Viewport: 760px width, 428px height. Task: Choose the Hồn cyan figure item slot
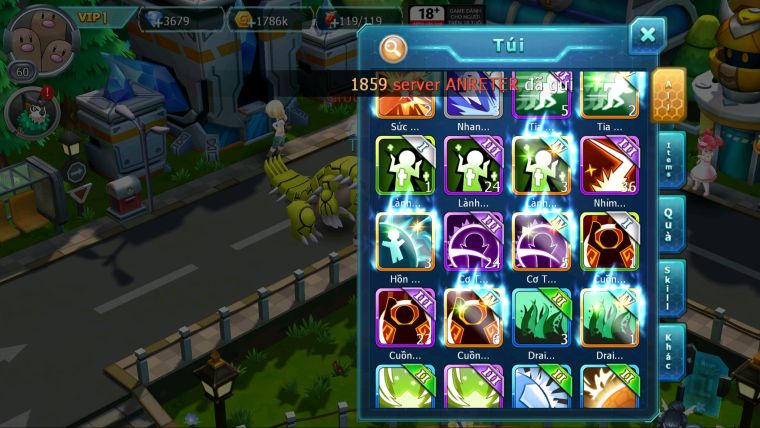click(x=404, y=240)
